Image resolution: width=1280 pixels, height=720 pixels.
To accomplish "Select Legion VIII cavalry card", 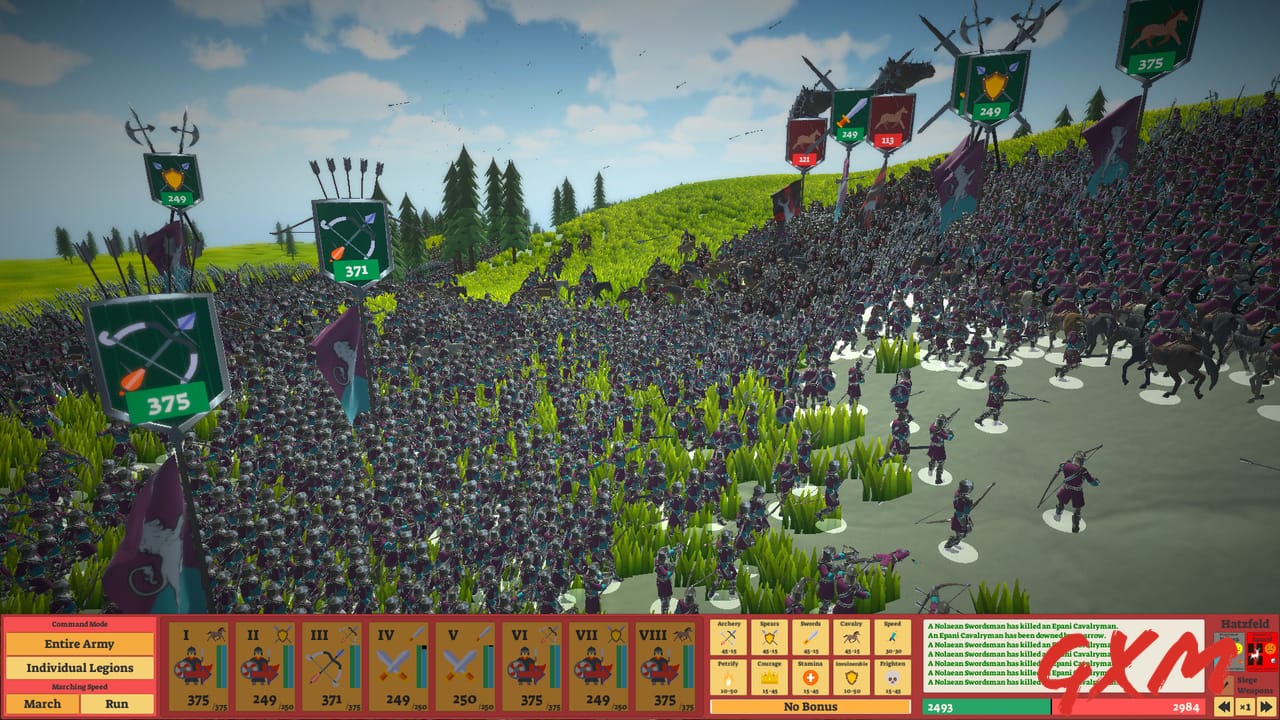I will 668,665.
